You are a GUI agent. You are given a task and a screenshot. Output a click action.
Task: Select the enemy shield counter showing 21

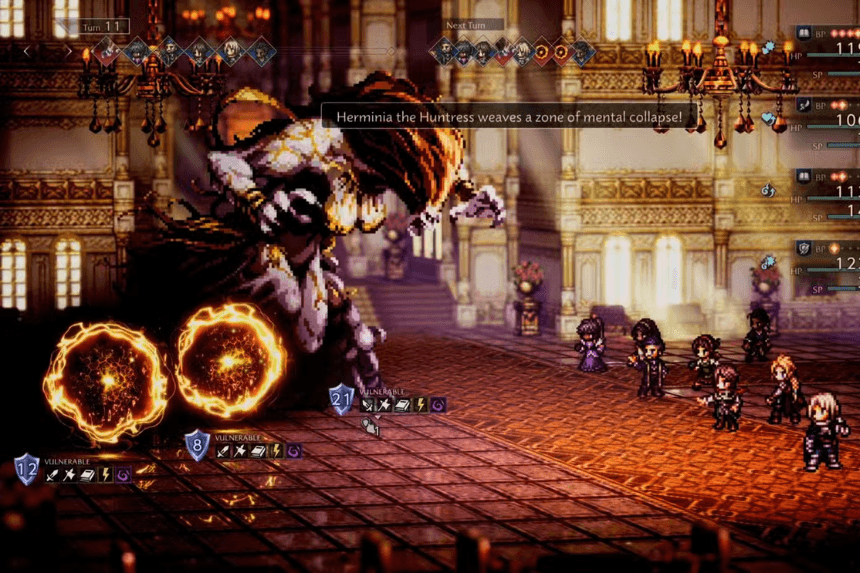coord(342,399)
